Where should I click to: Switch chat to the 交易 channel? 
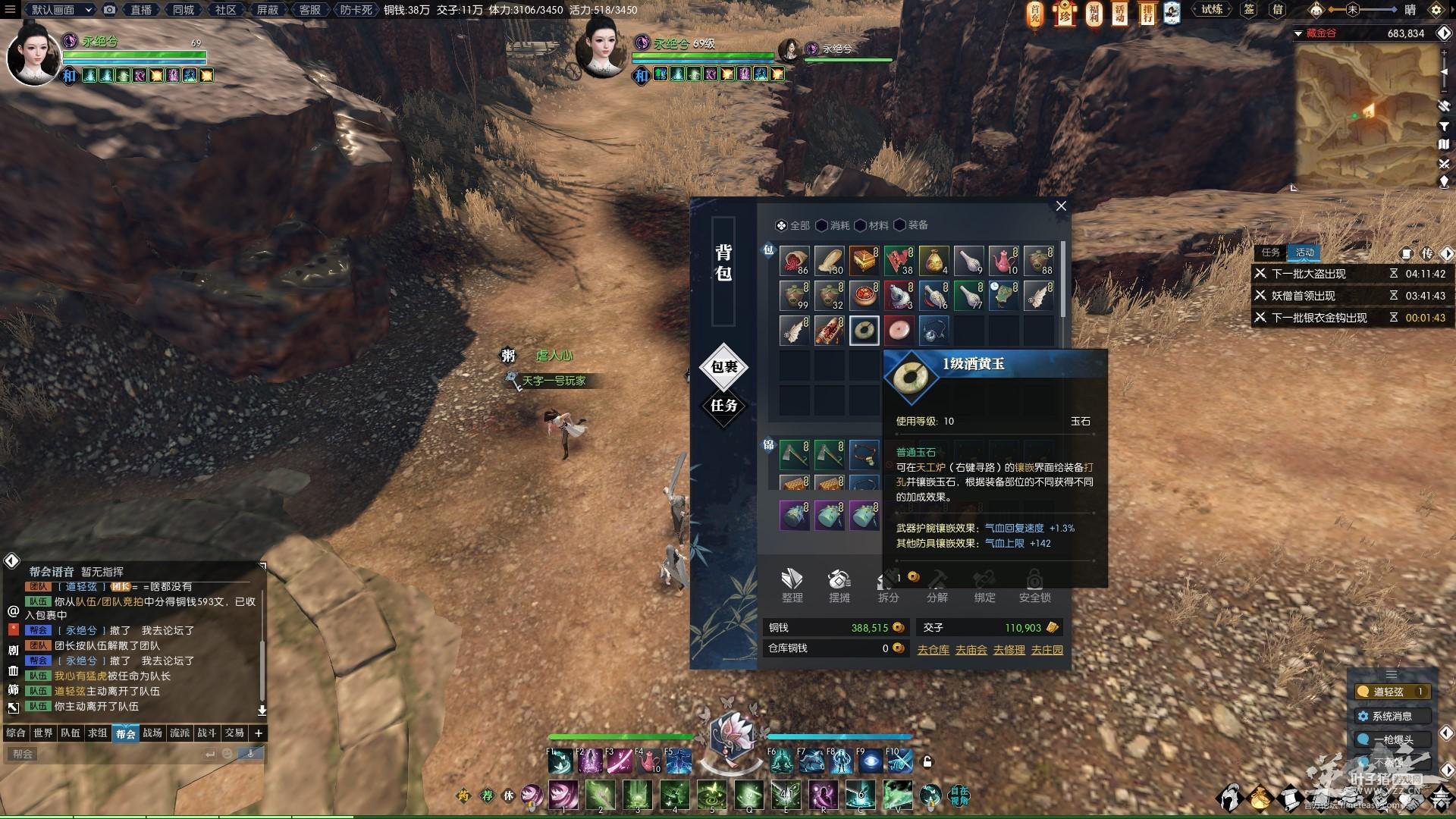pos(234,733)
